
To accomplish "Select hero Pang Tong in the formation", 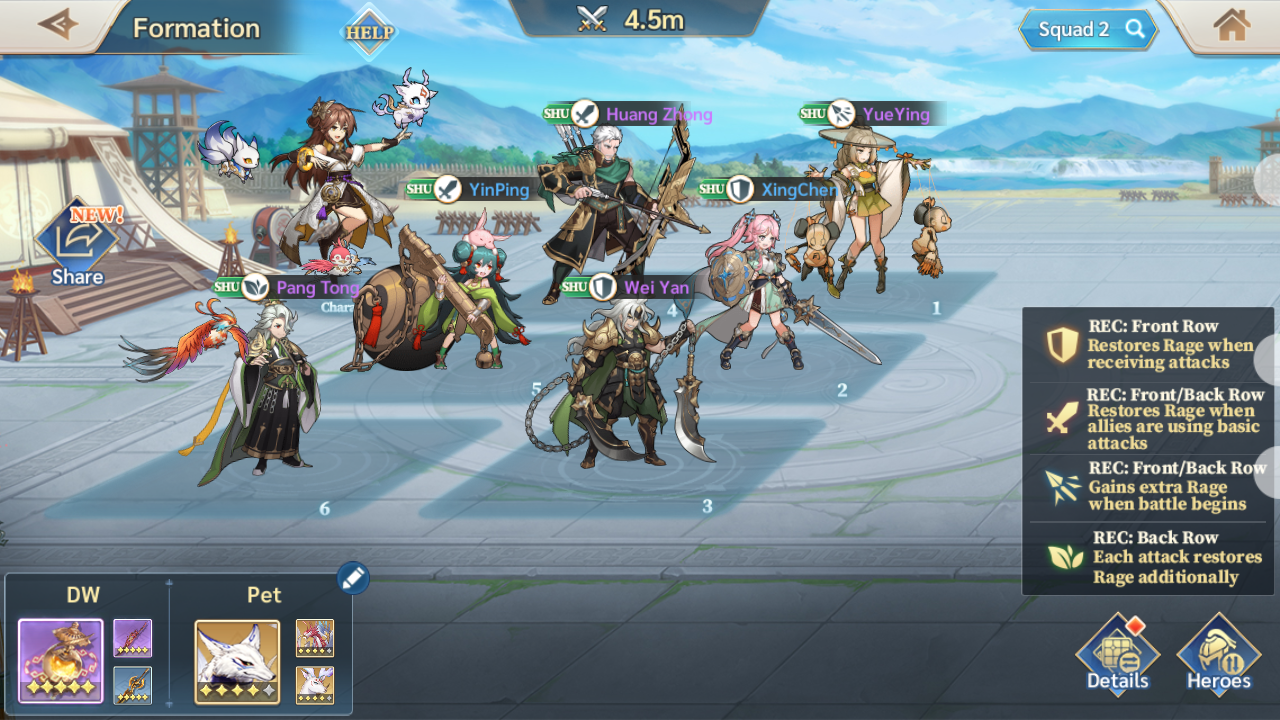I will [x=265, y=400].
